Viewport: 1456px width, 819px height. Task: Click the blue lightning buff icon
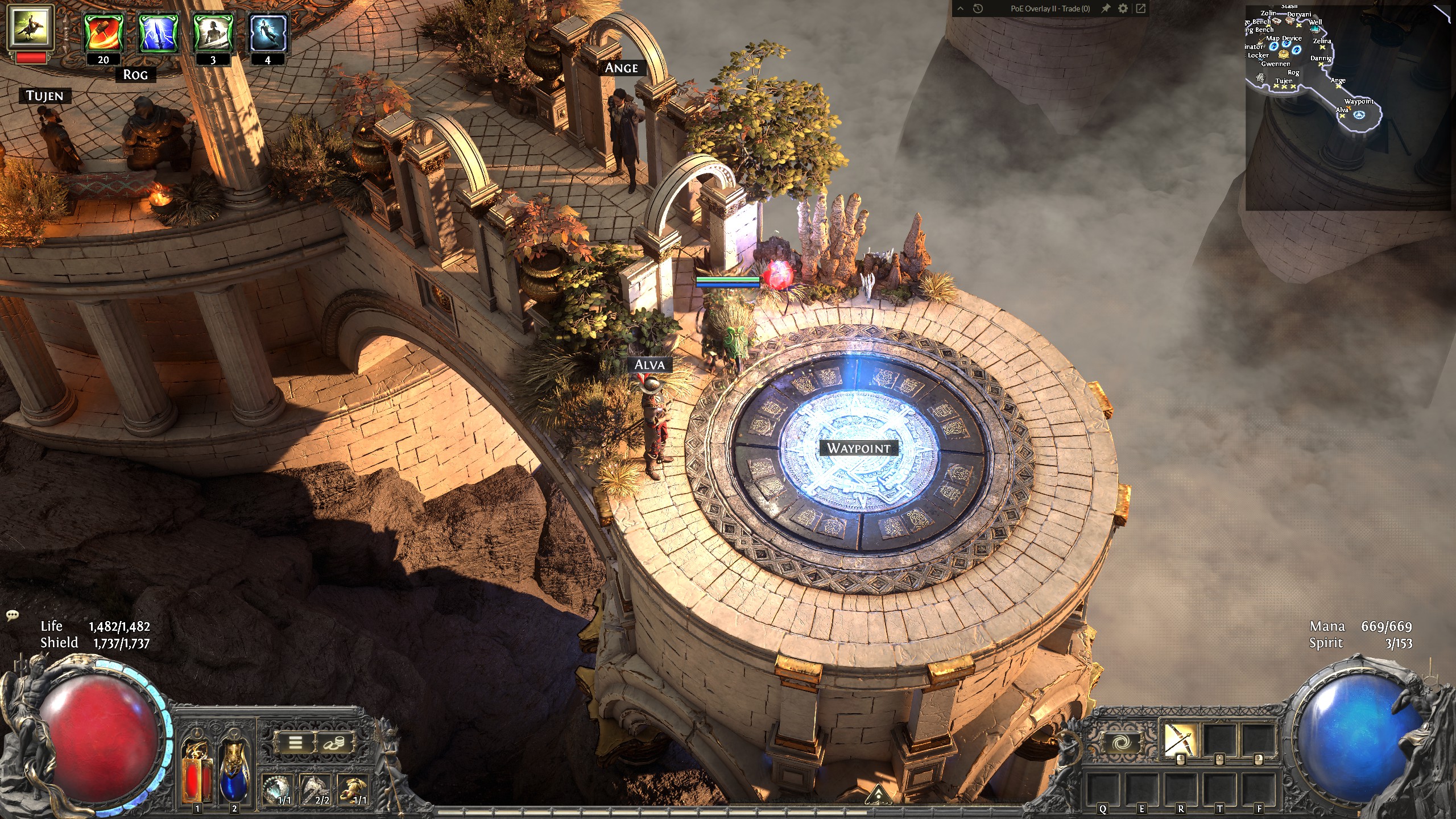[158, 33]
